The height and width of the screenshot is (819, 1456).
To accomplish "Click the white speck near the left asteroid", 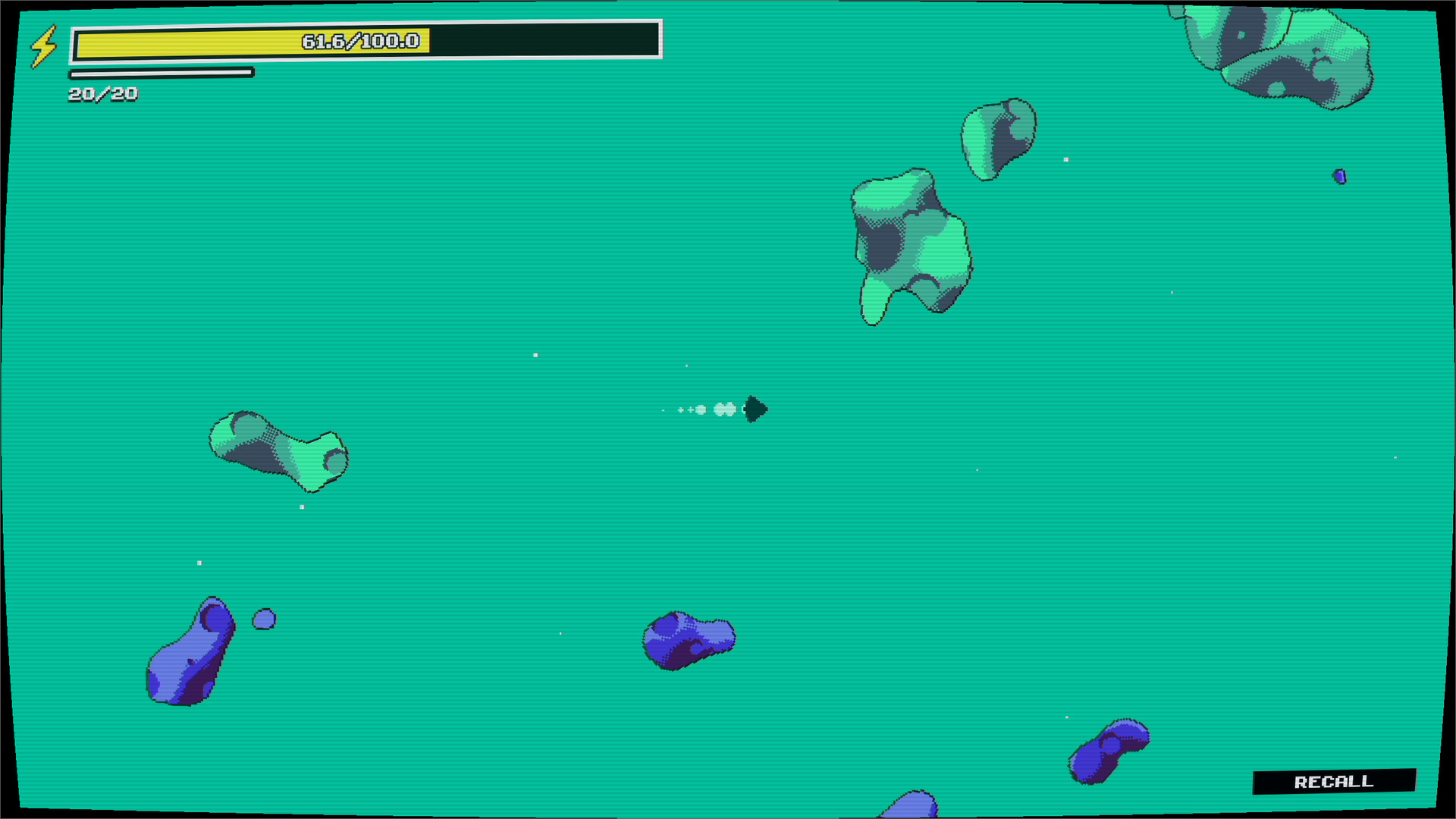I will tap(303, 506).
